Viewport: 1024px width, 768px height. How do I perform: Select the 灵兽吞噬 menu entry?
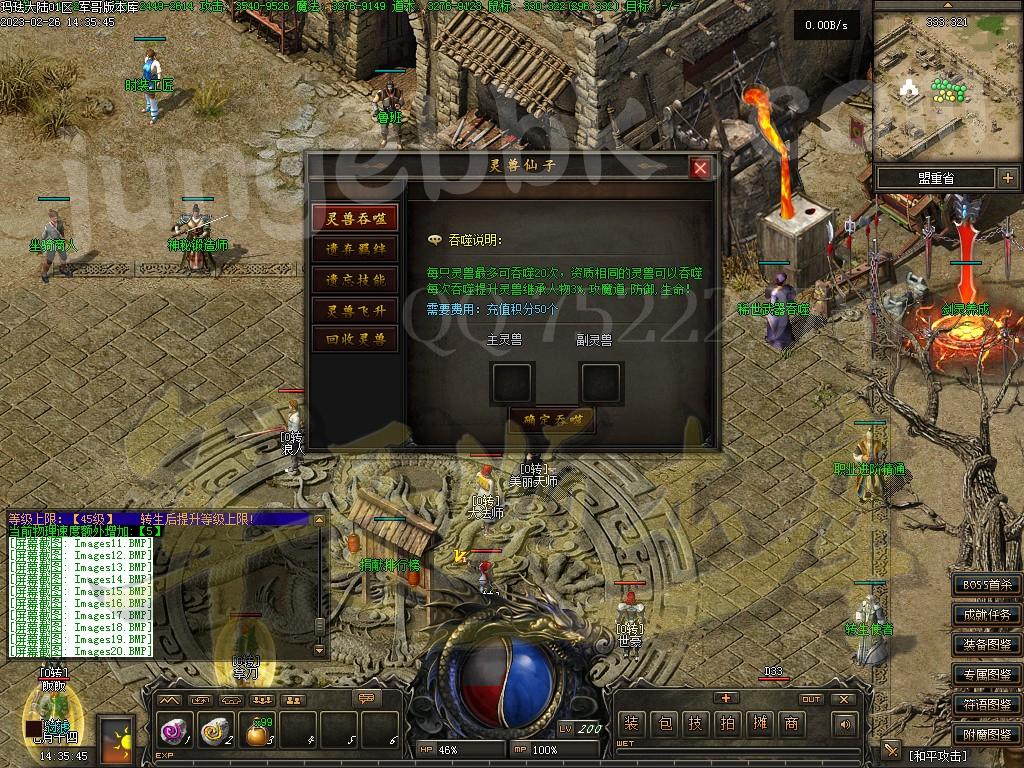(x=354, y=219)
